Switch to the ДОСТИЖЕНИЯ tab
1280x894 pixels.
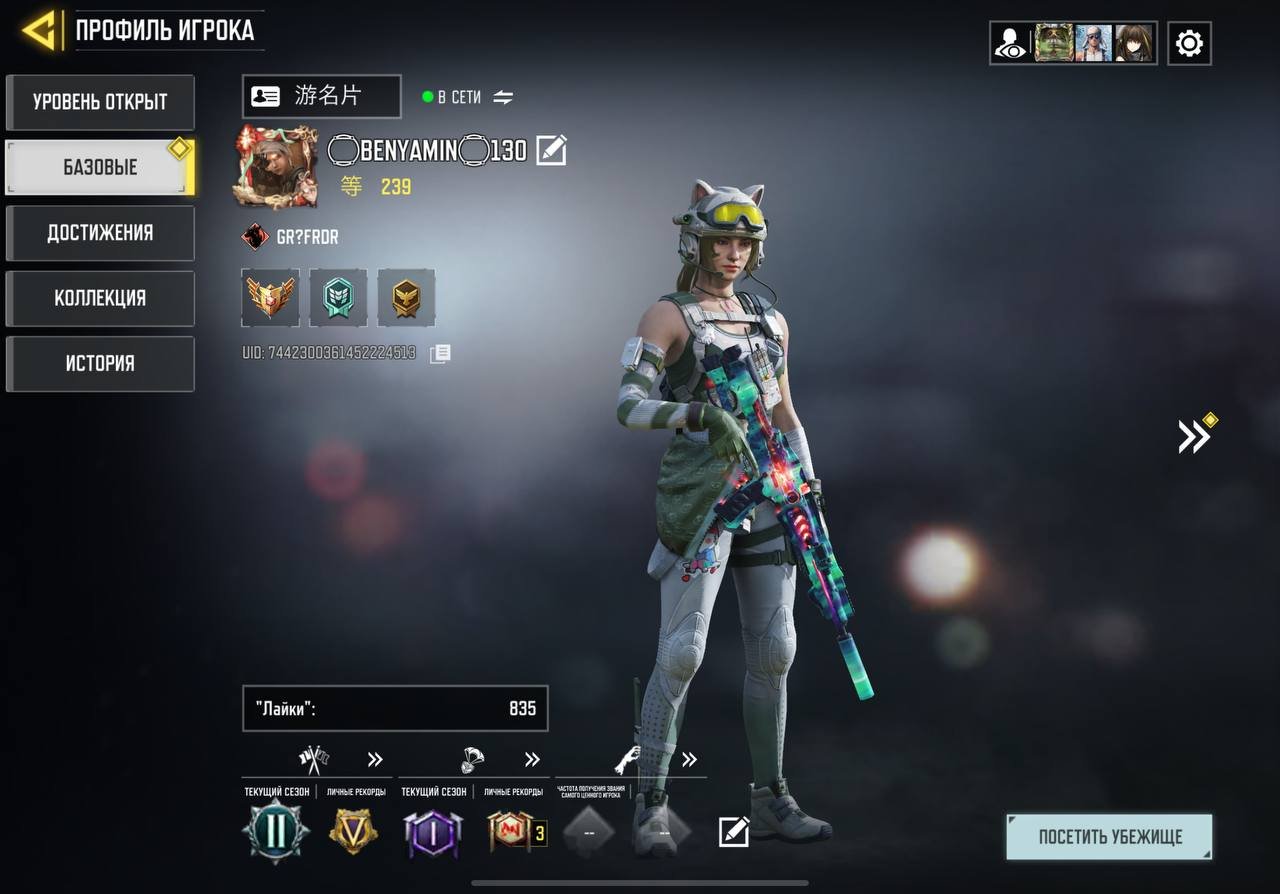click(x=100, y=233)
